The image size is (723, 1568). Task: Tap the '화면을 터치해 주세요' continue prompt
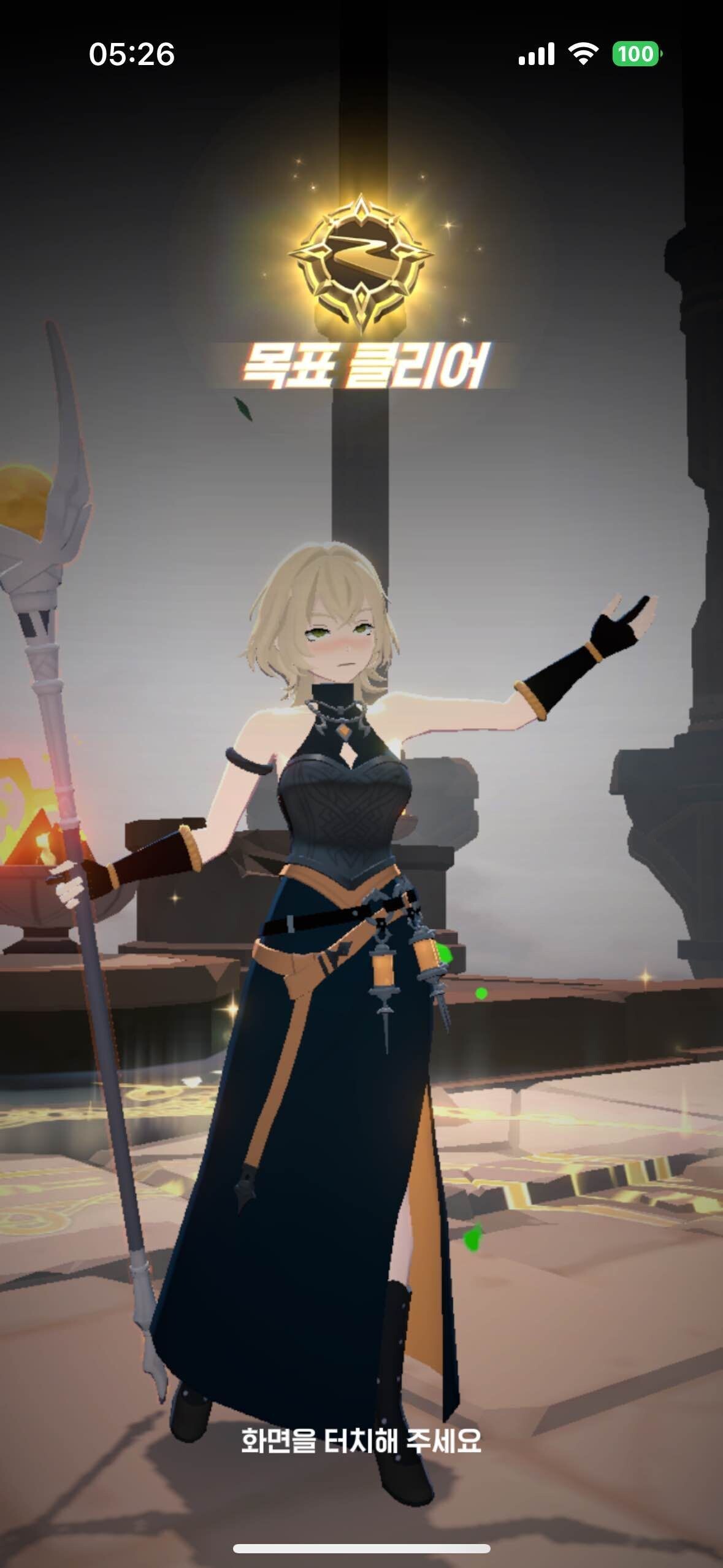pos(361,1441)
